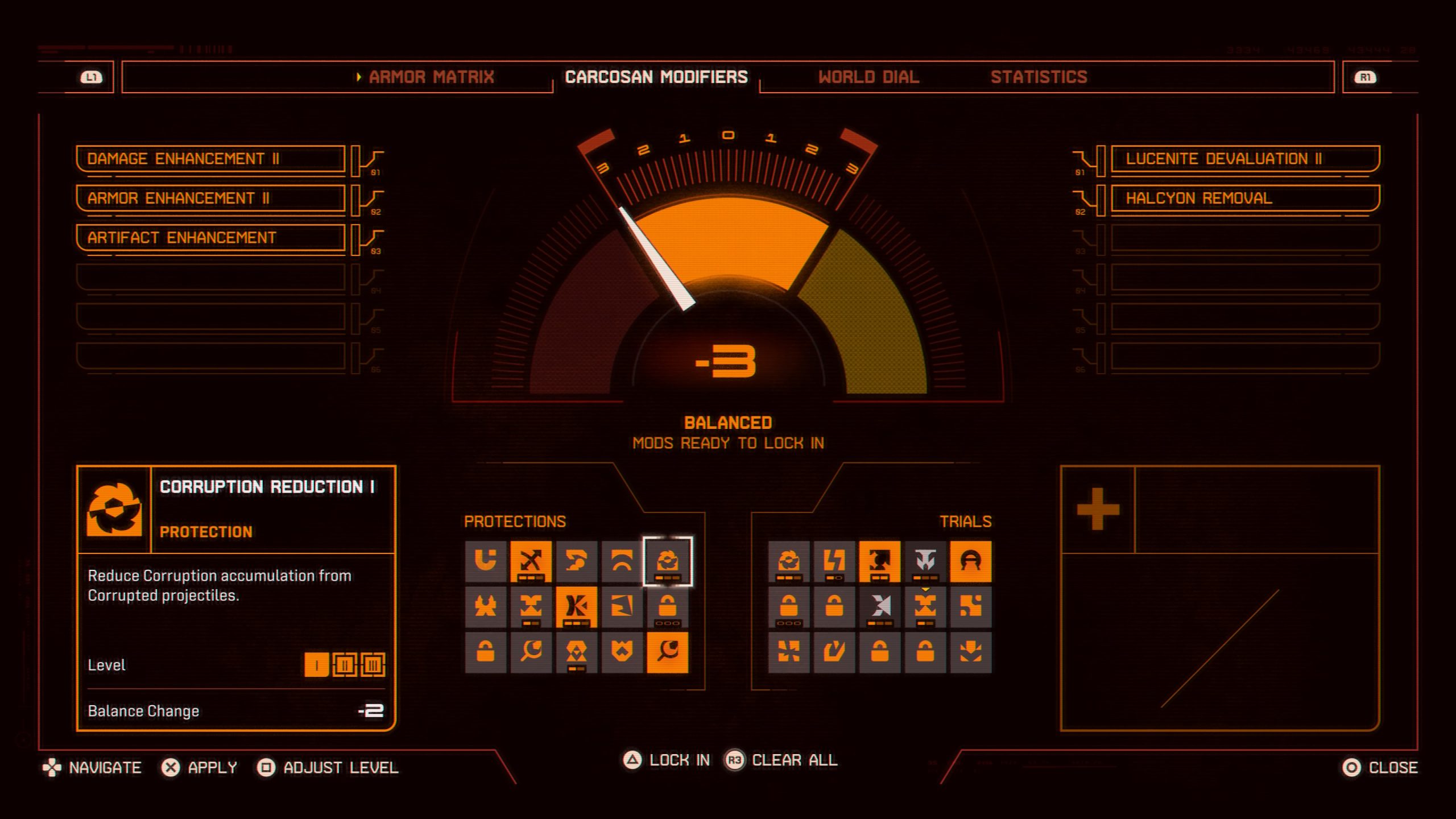Select the downward arrow trial icon

tap(970, 652)
